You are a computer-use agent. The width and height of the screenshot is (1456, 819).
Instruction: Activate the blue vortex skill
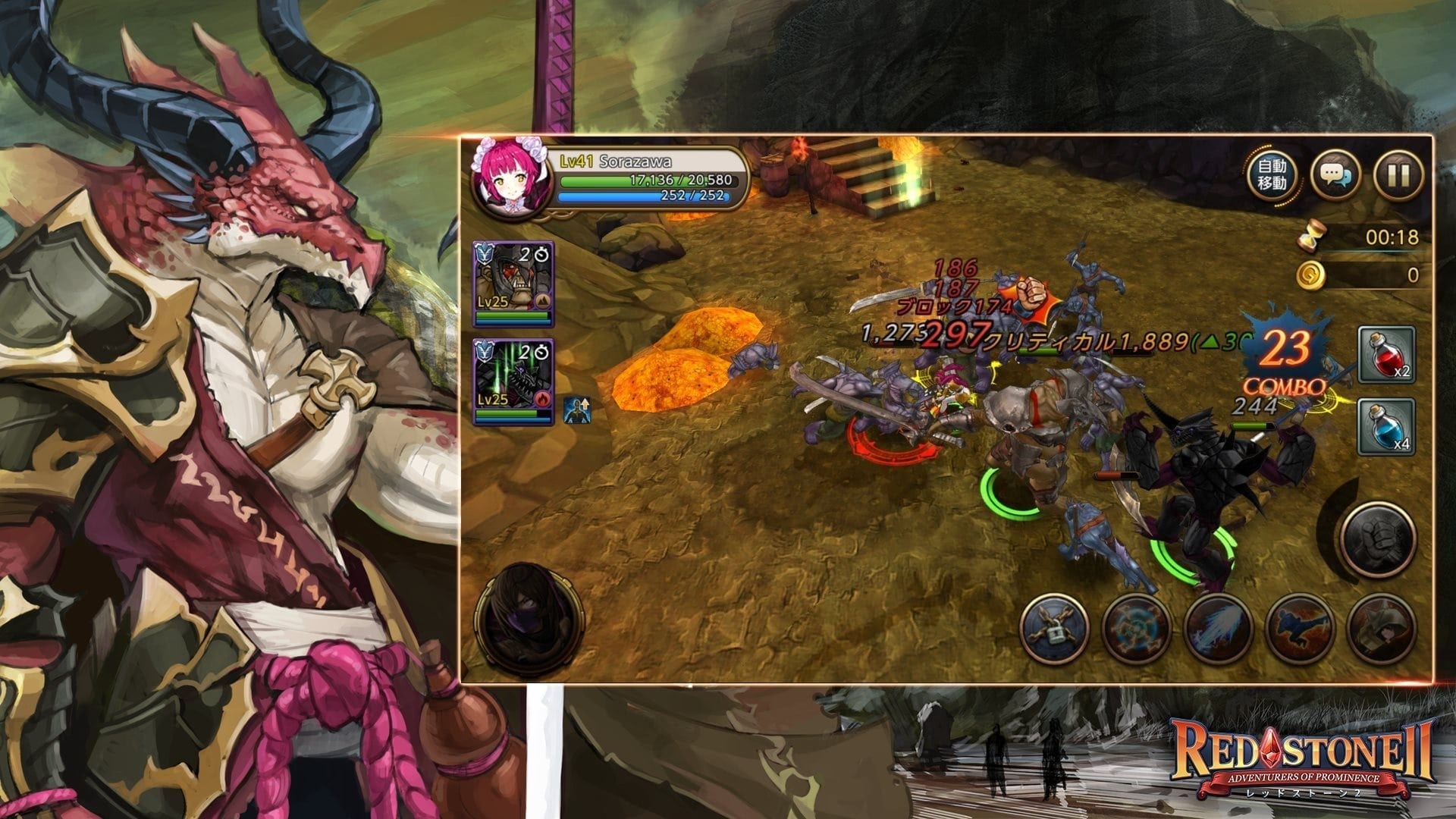click(1136, 629)
